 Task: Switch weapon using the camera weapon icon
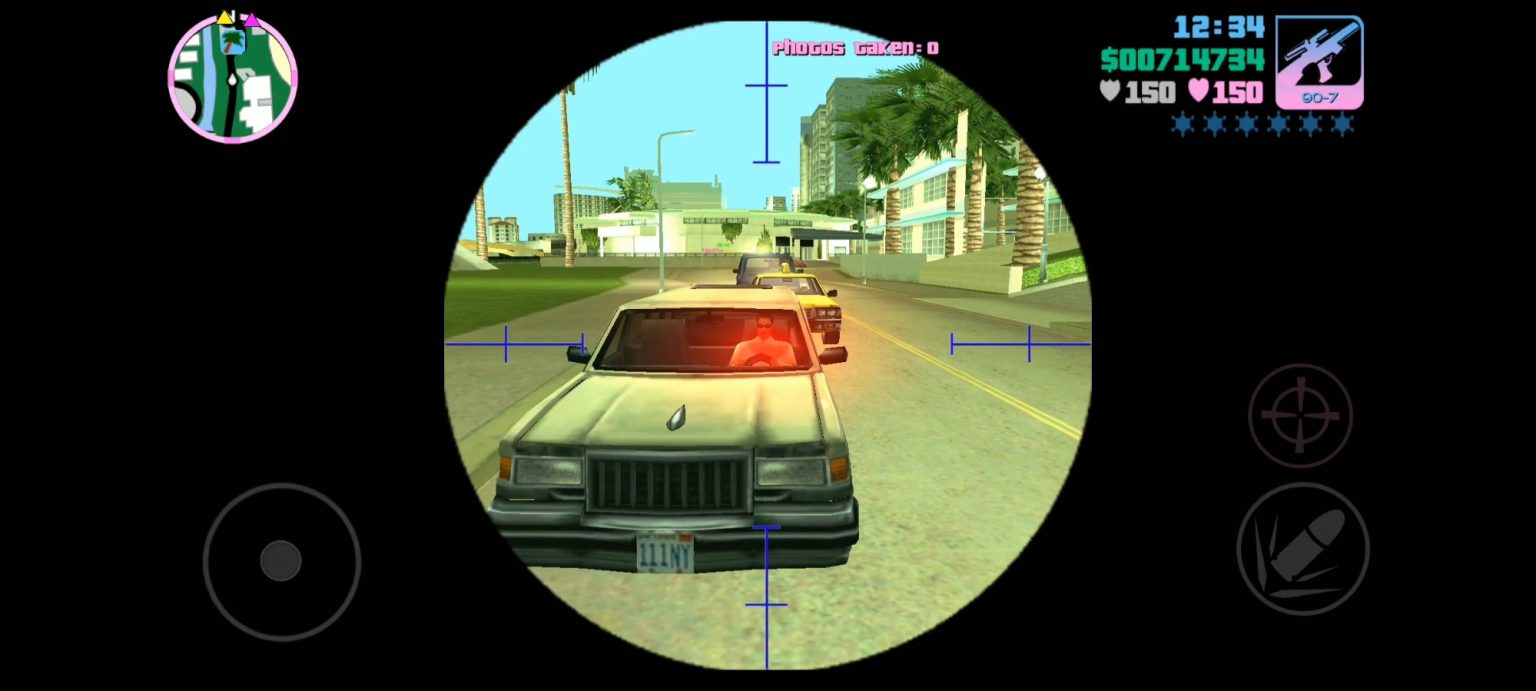coord(1319,61)
